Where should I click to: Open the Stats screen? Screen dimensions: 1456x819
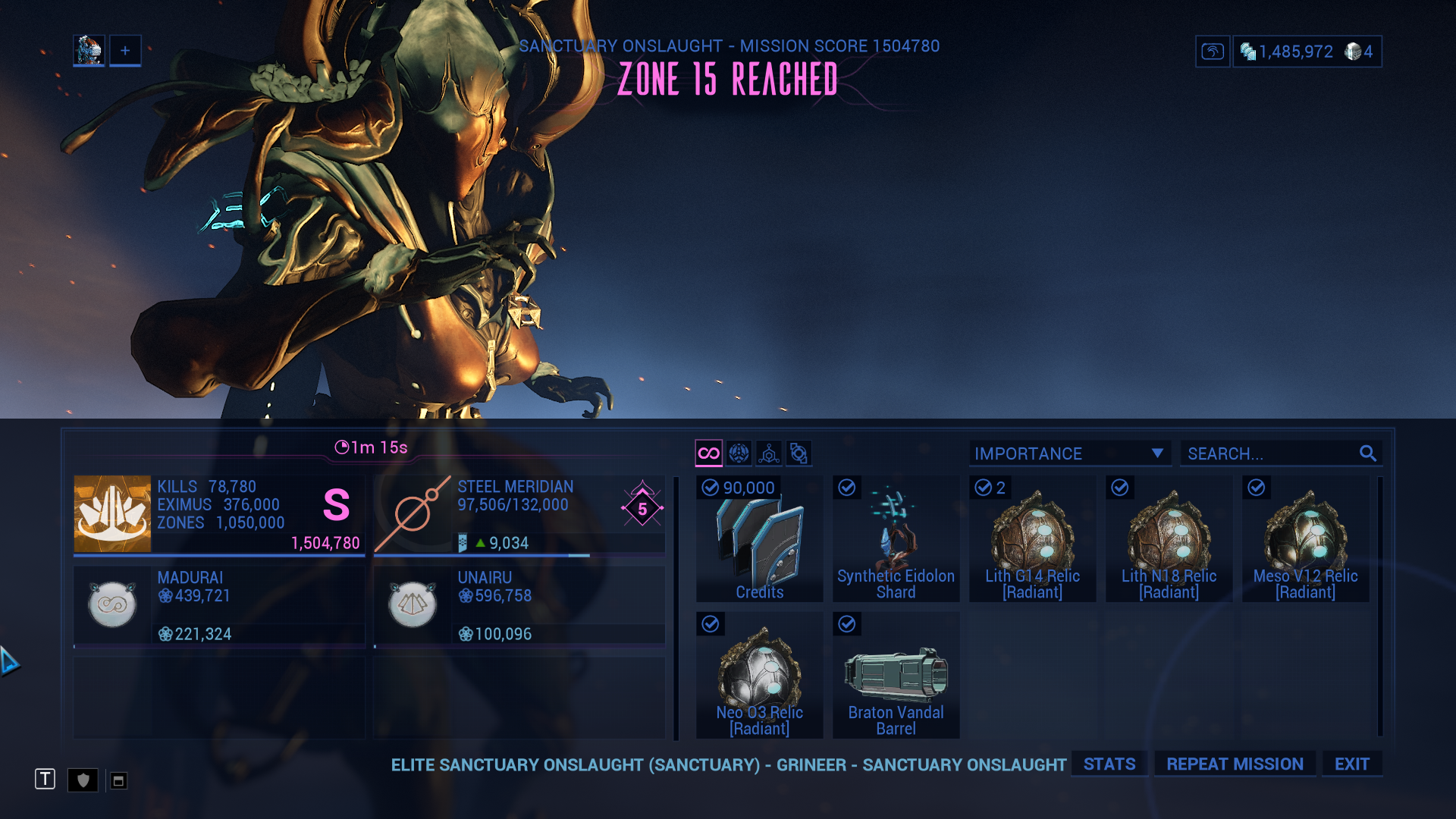click(x=1109, y=764)
